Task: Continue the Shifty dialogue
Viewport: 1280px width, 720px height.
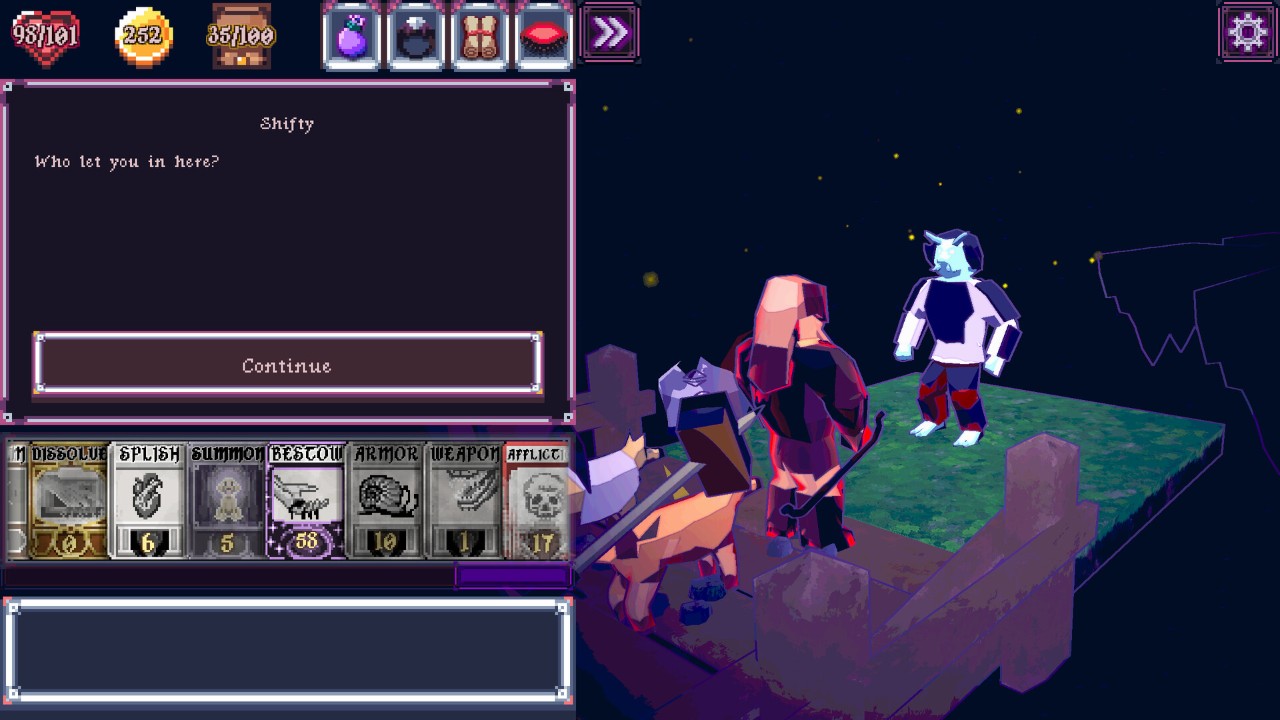Action: 287,365
